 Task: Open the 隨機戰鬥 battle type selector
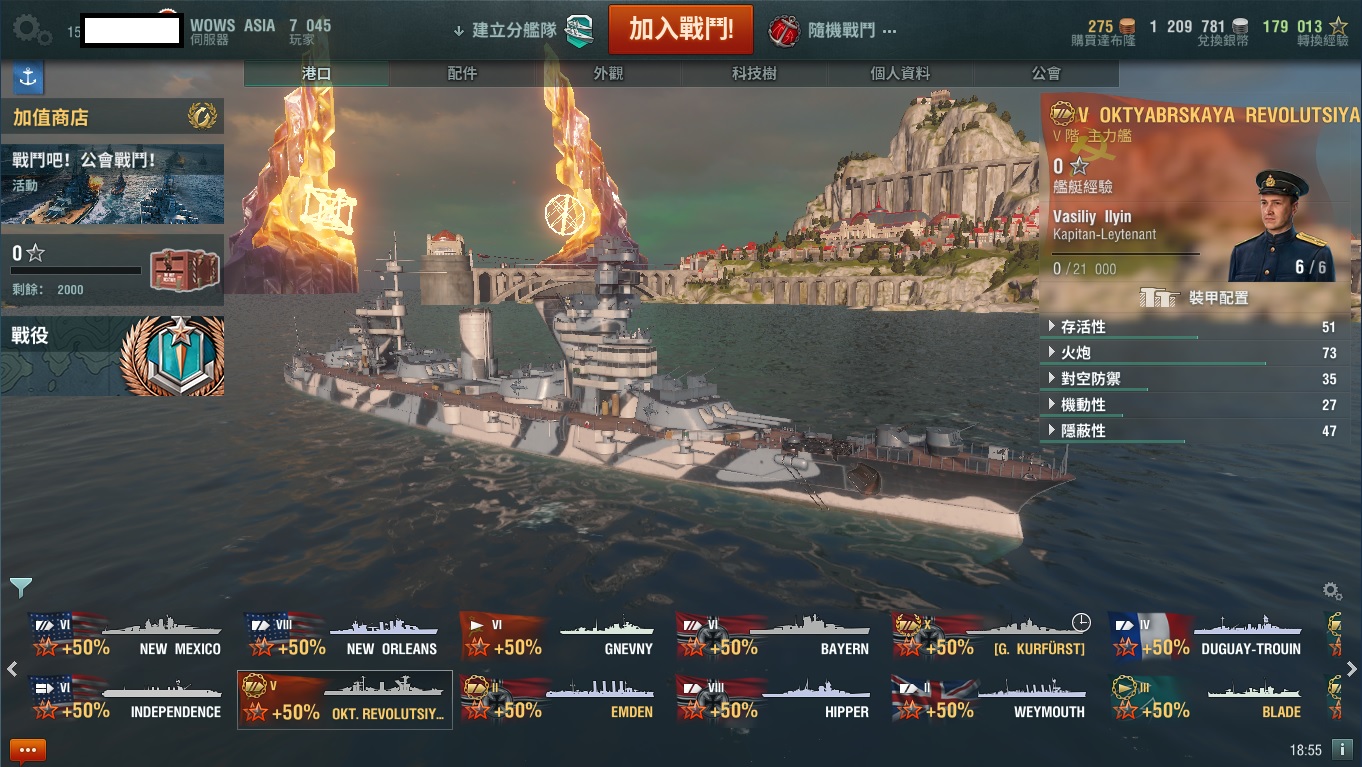click(x=833, y=31)
